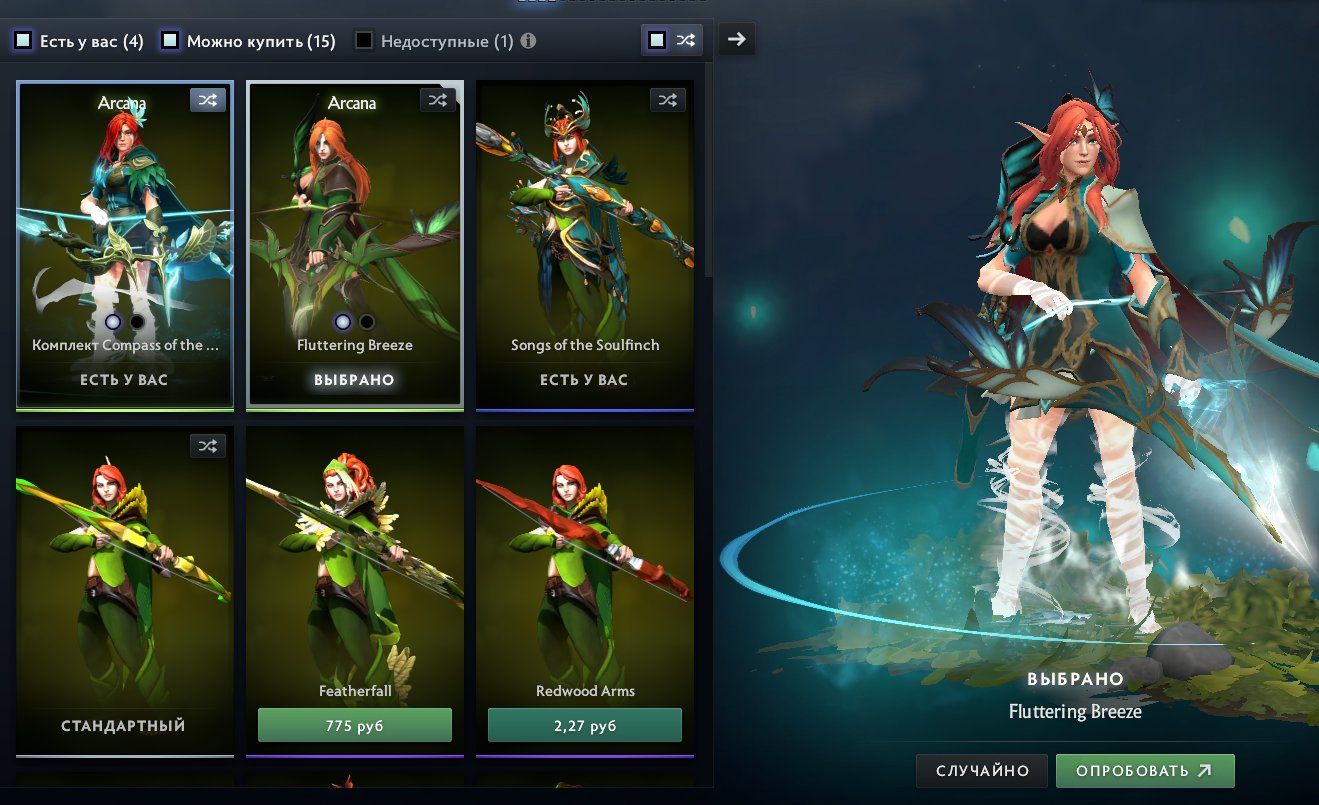Toggle the 'Есть у вас' filter checkbox
Viewport: 1319px width, 805px height.
(x=23, y=41)
